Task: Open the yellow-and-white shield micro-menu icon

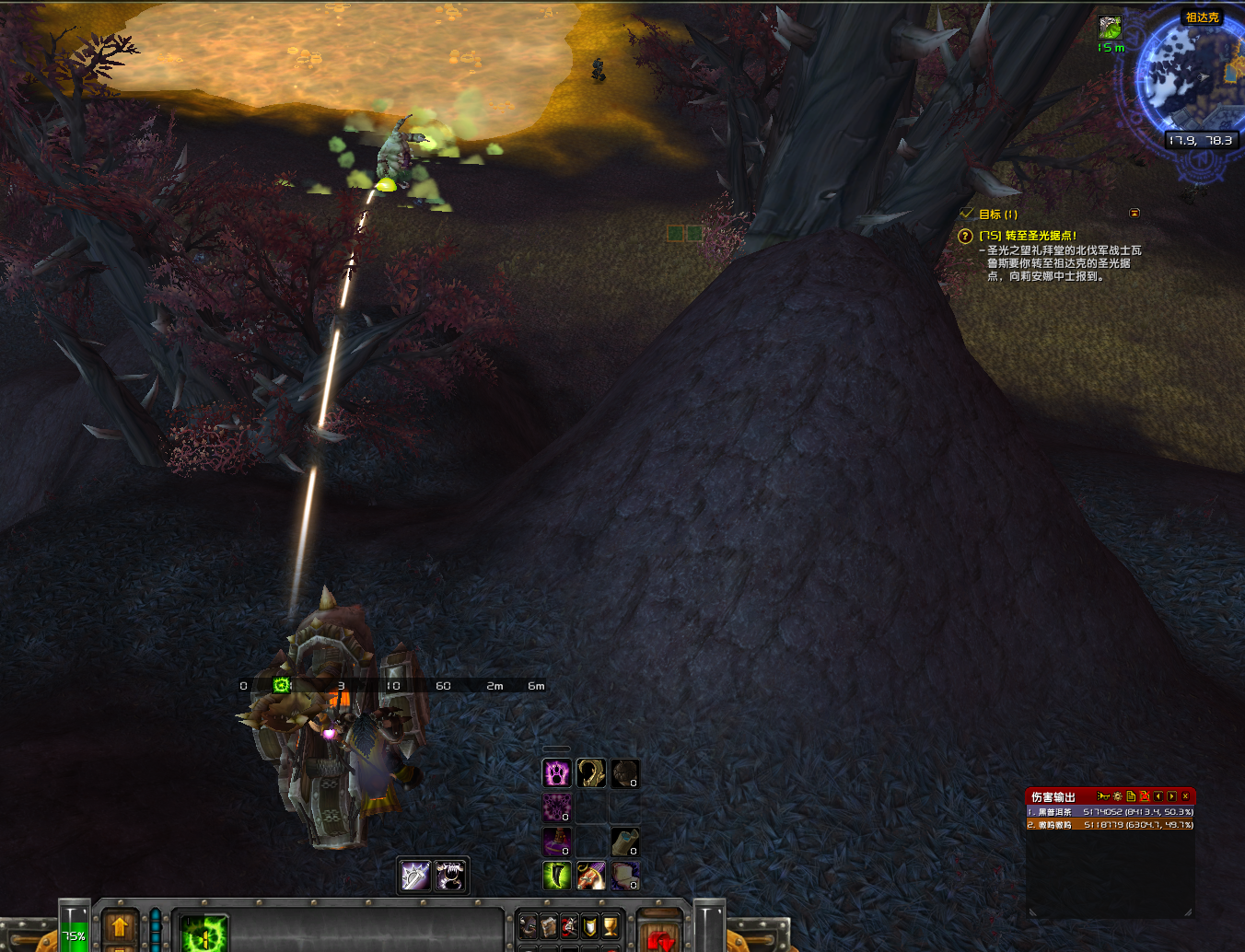Action: click(x=589, y=925)
